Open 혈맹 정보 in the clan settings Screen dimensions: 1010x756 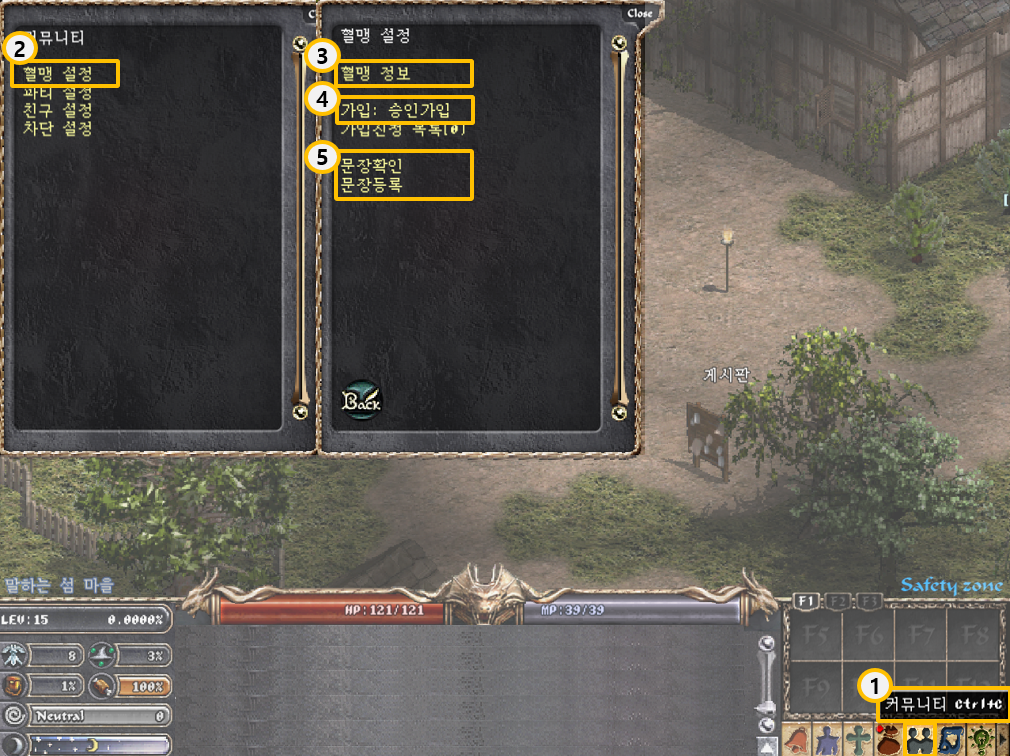pyautogui.click(x=375, y=74)
